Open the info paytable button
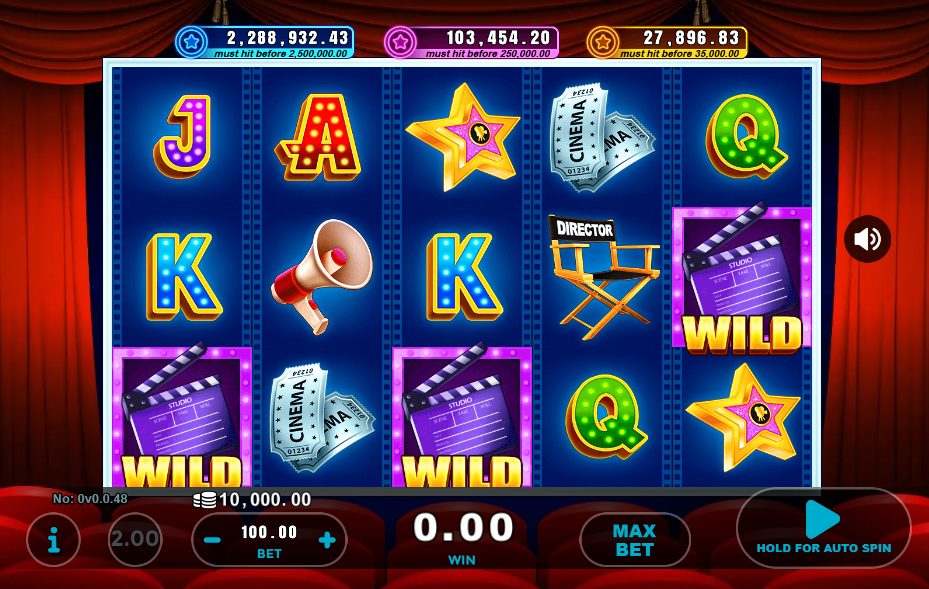929x589 pixels. point(53,541)
